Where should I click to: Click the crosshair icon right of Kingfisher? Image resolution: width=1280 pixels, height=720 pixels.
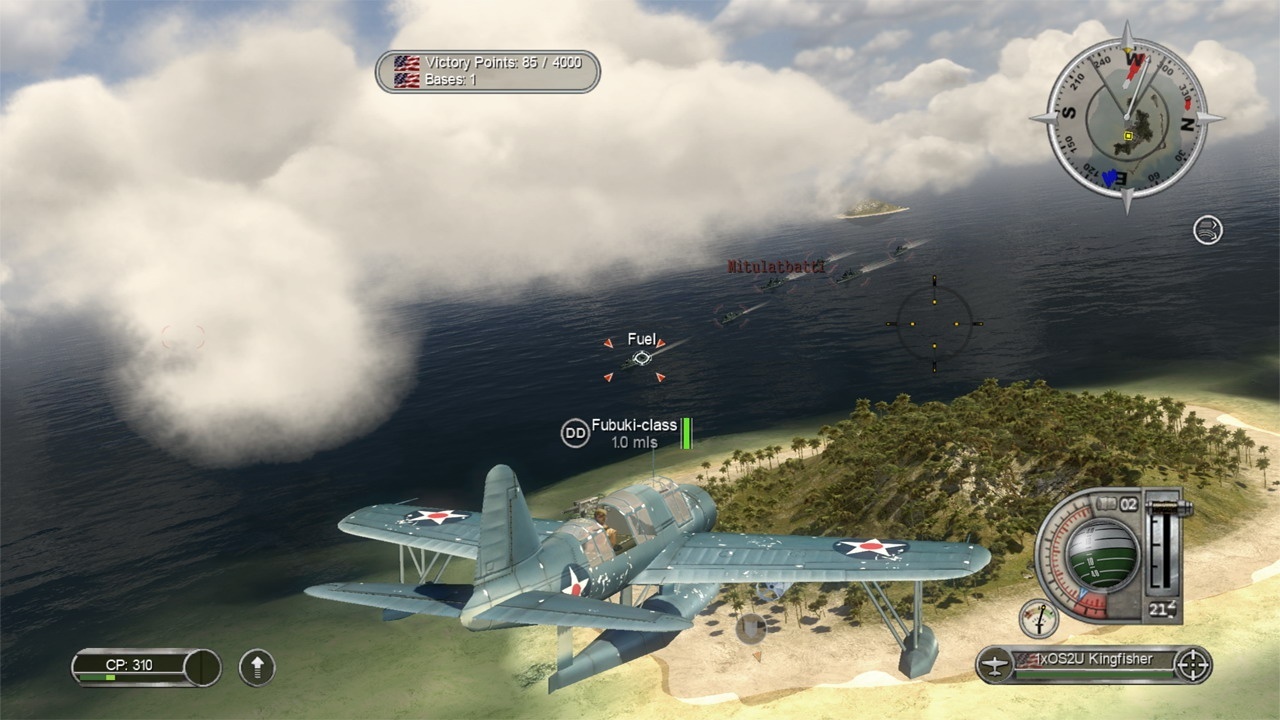1193,664
